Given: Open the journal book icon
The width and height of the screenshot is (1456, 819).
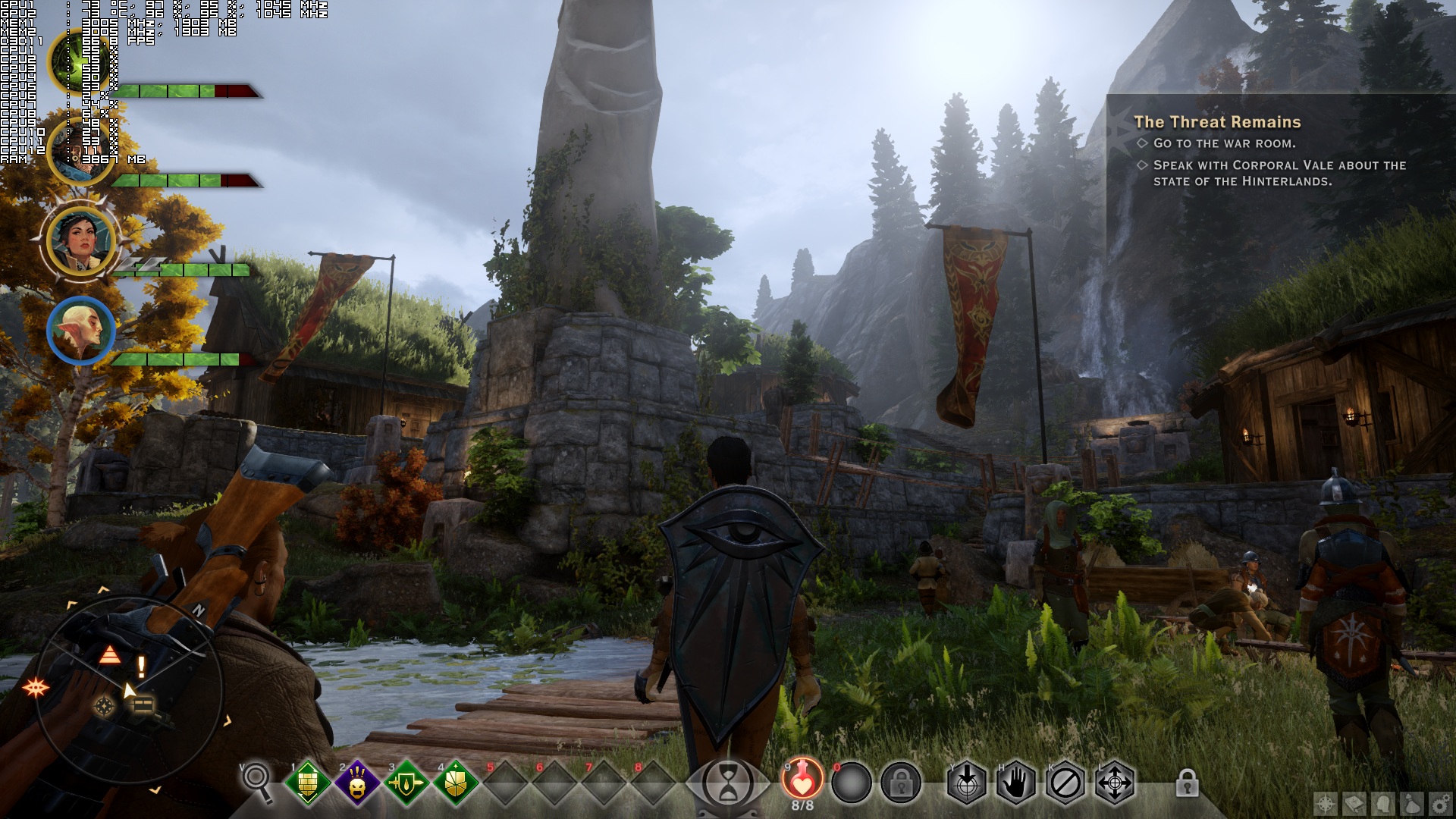Looking at the screenshot, I should click(x=1354, y=805).
